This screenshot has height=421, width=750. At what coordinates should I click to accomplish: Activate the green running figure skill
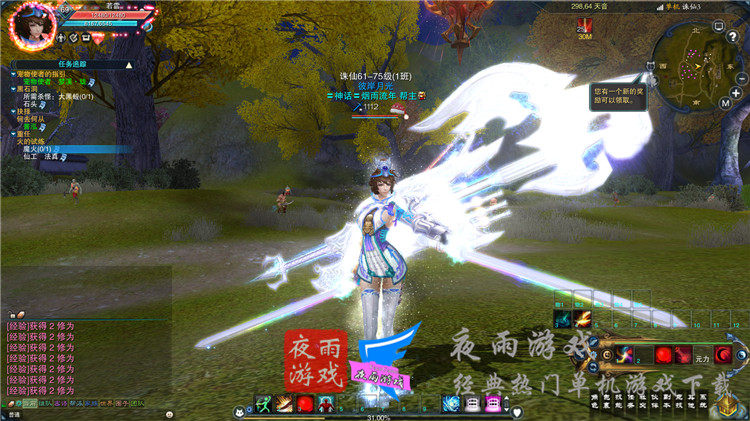click(x=264, y=404)
